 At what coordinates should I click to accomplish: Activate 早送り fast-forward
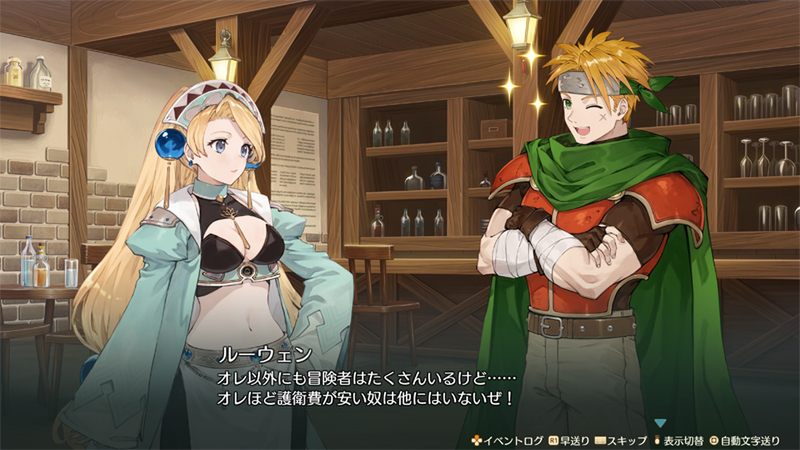[573, 440]
